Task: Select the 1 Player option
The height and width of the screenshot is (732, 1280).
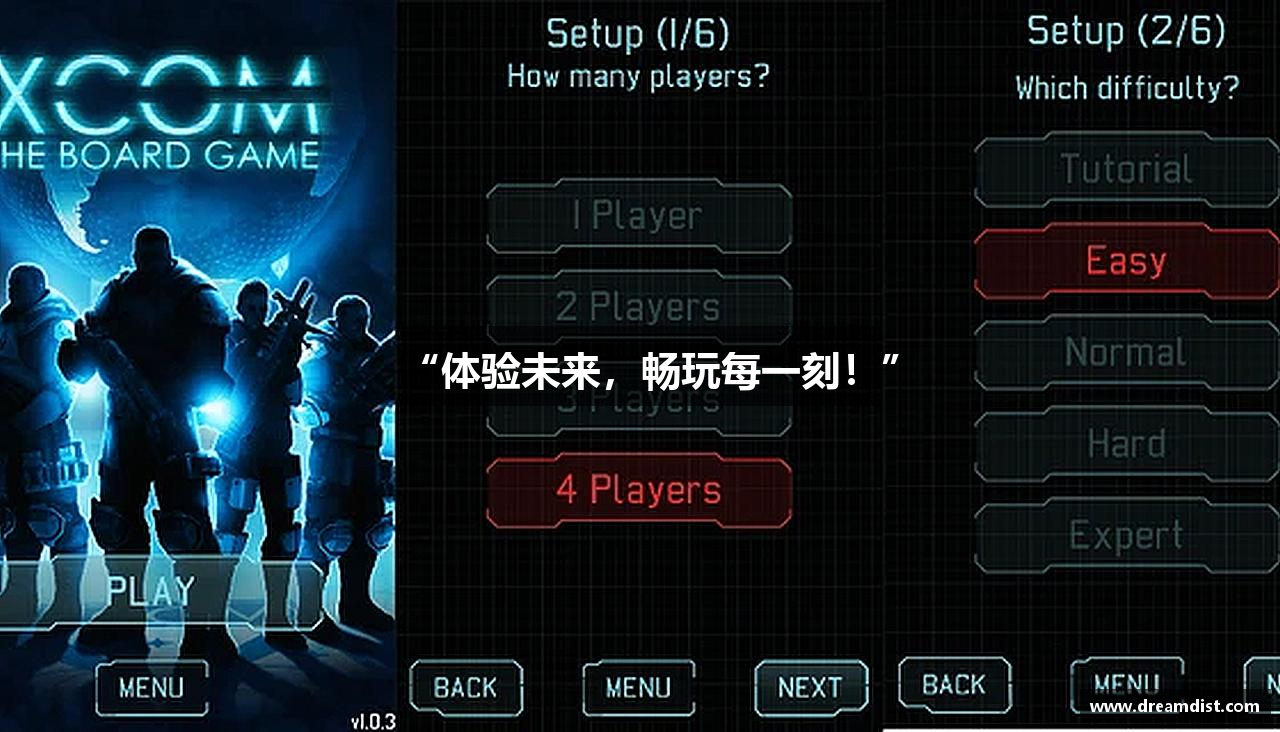Action: coord(638,214)
